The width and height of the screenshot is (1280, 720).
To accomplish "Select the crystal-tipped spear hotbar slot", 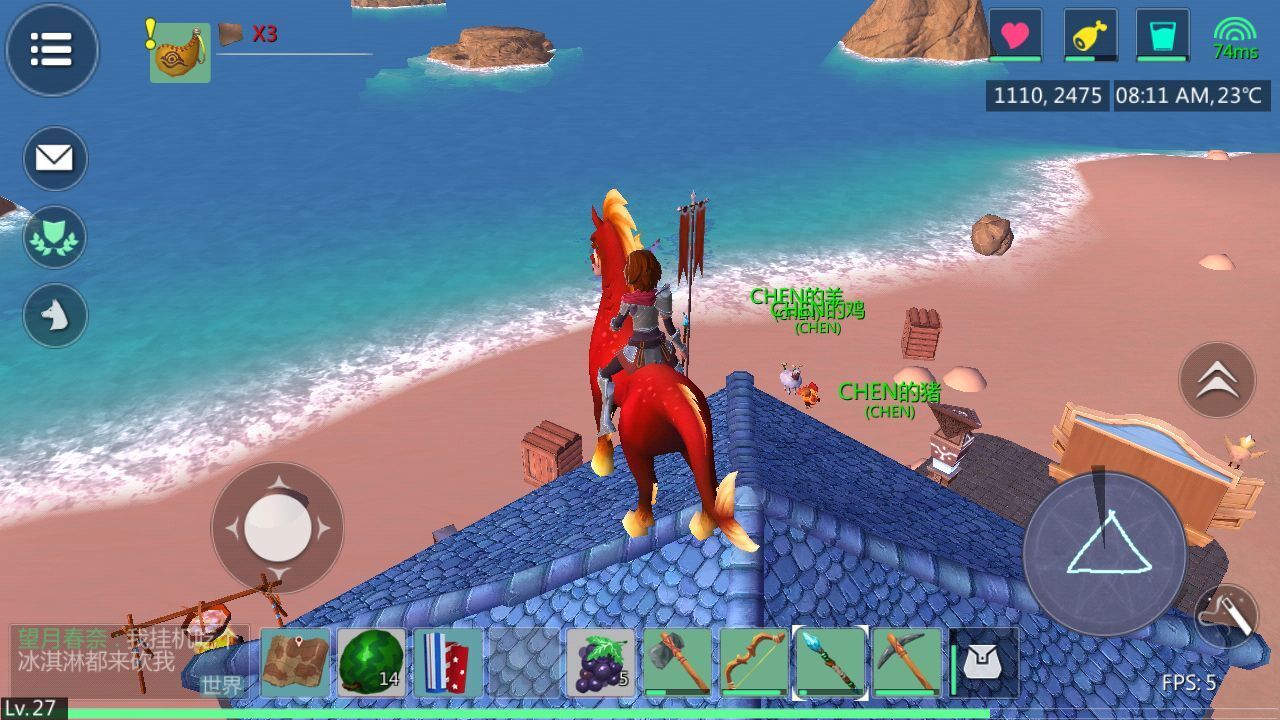I will click(831, 662).
